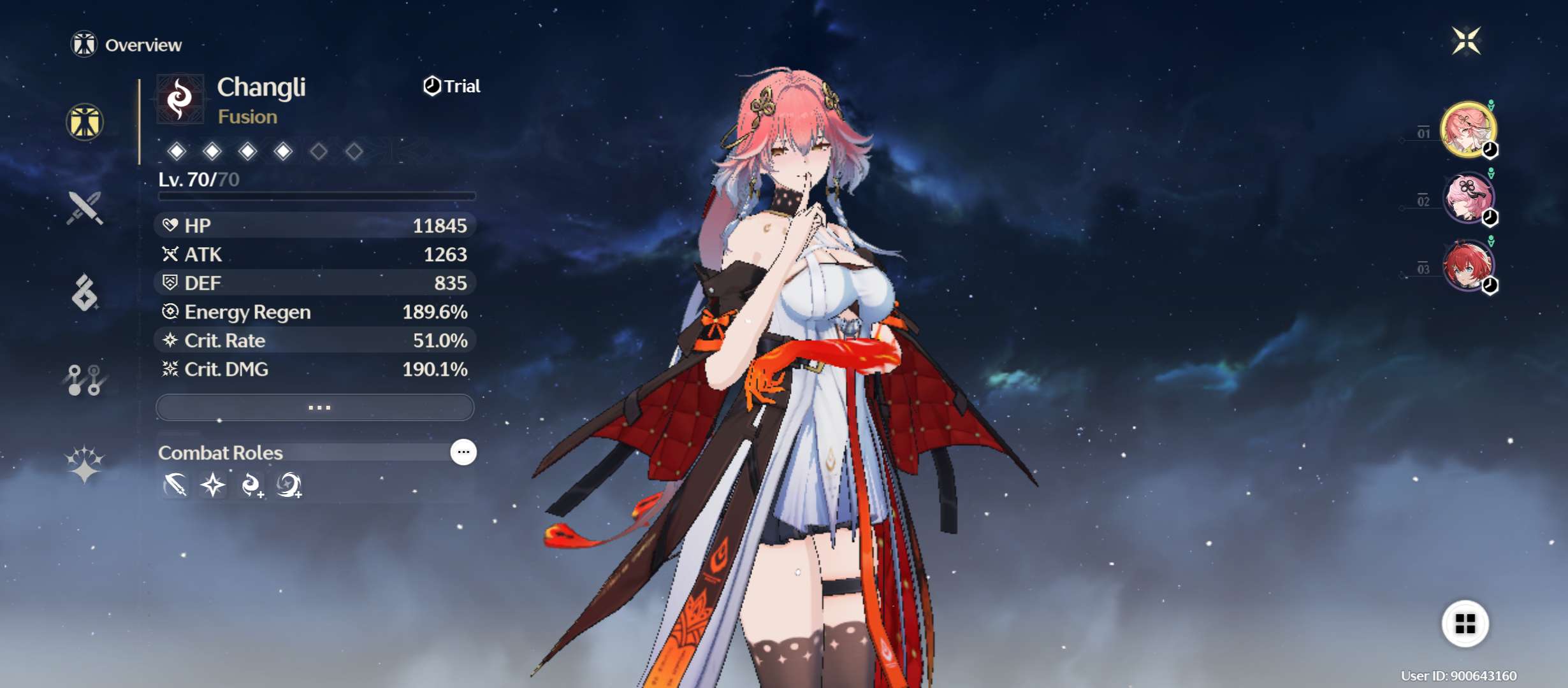Select the red-haired character in slot 03

click(x=1468, y=266)
